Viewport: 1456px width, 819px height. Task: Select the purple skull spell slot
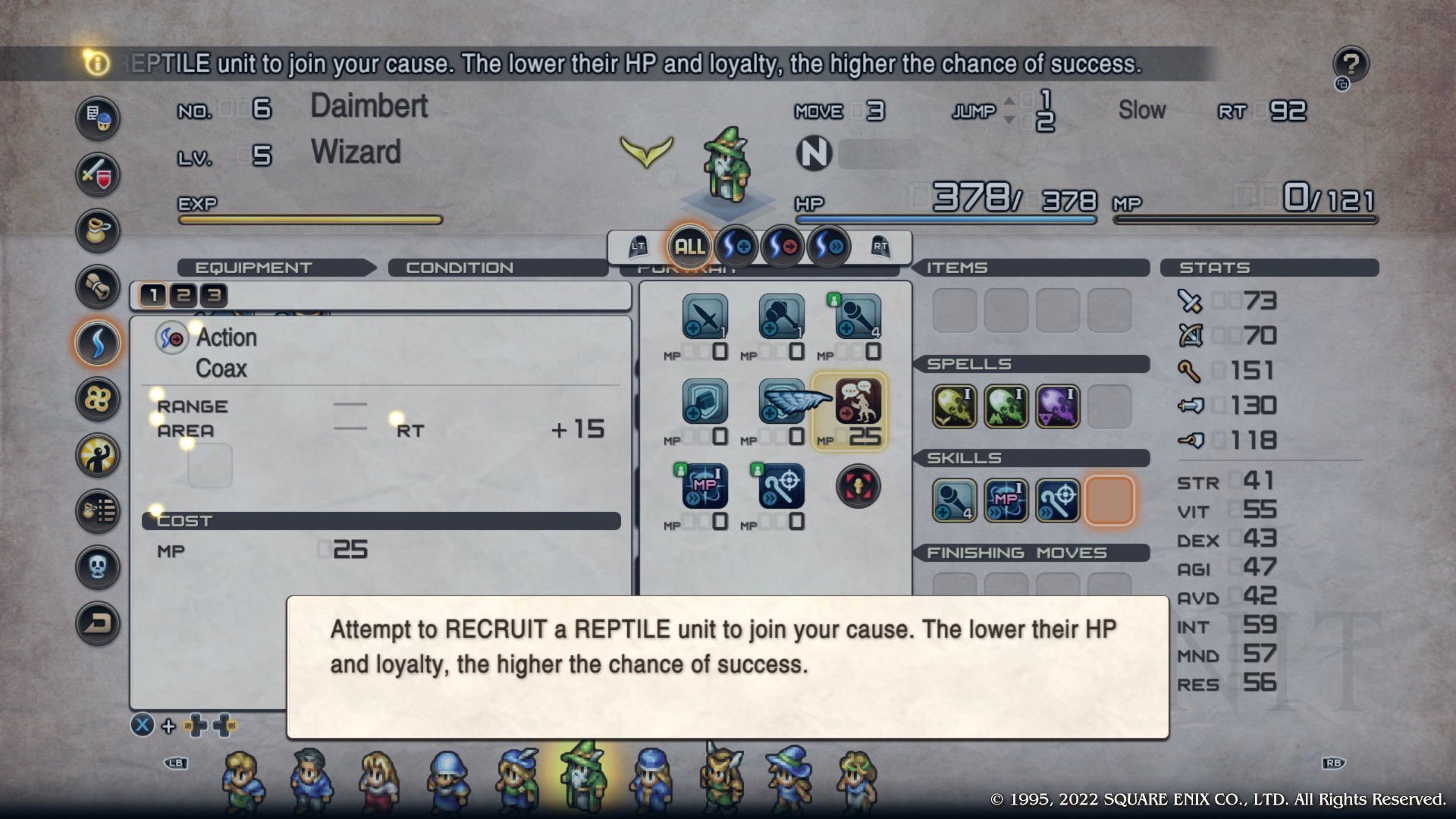pyautogui.click(x=1058, y=406)
